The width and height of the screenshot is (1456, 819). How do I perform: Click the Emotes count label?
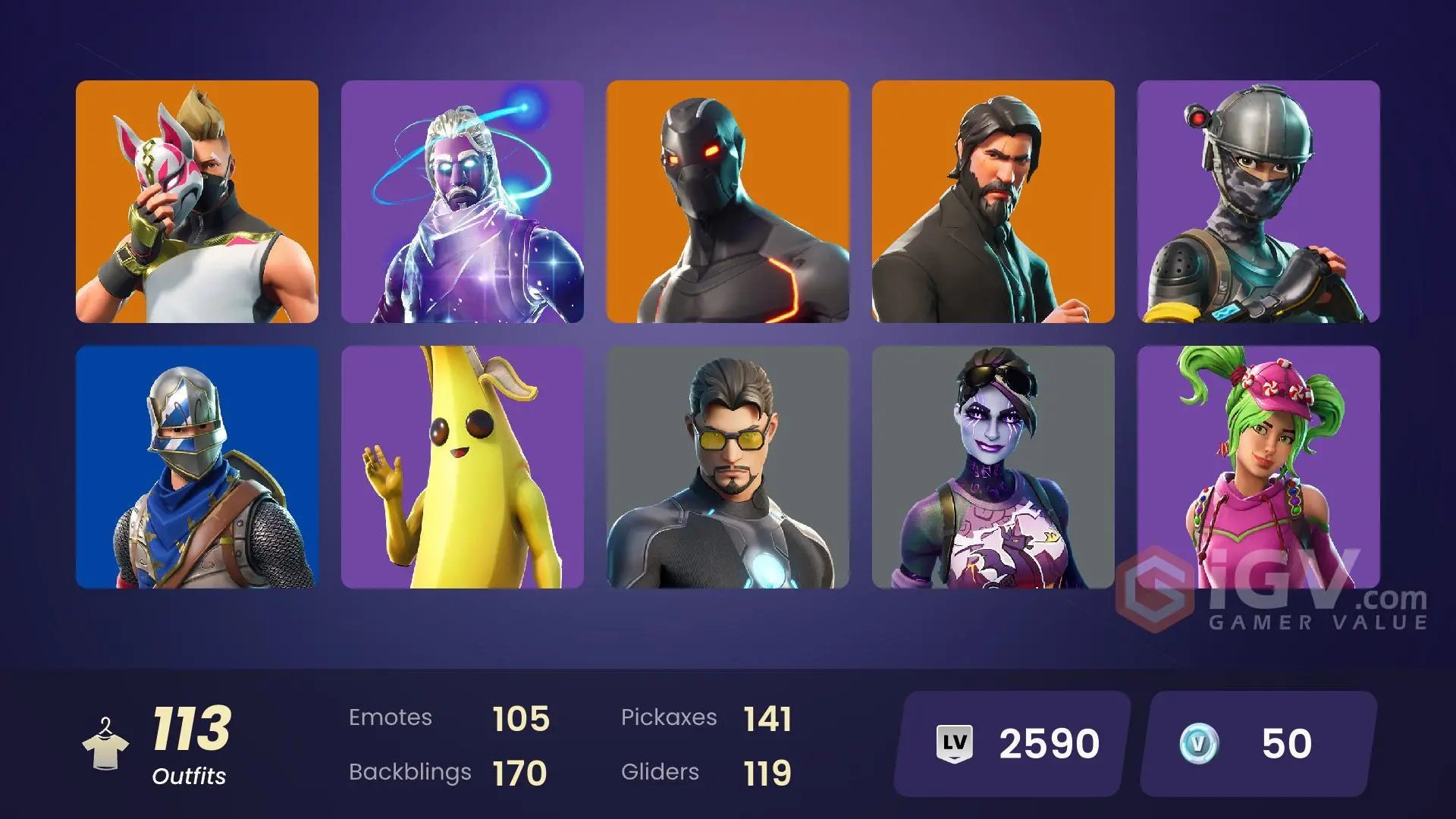tap(391, 717)
